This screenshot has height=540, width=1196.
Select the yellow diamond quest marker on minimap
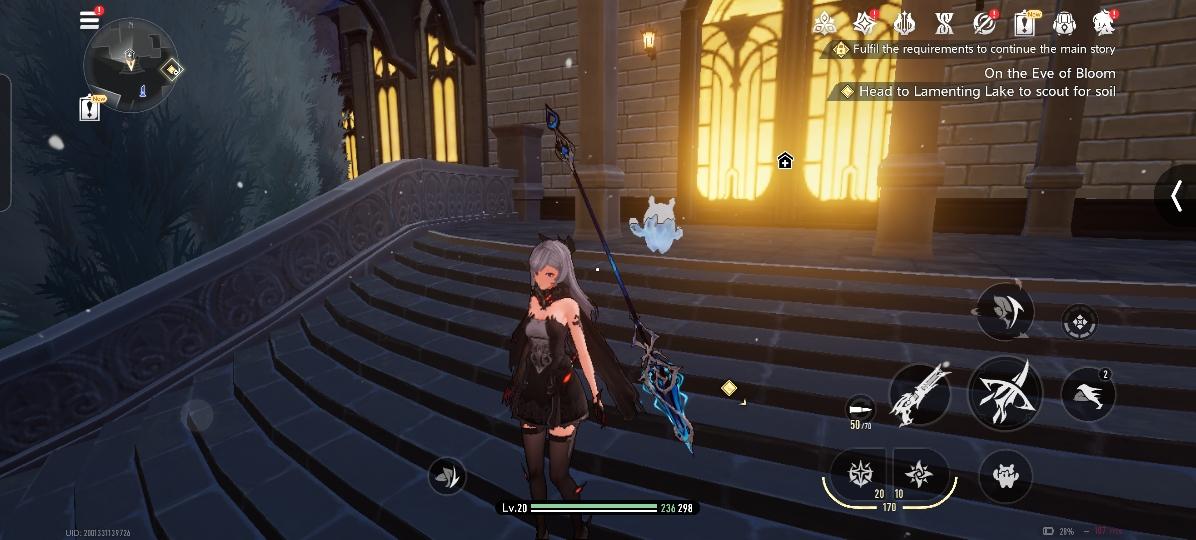pyautogui.click(x=173, y=69)
